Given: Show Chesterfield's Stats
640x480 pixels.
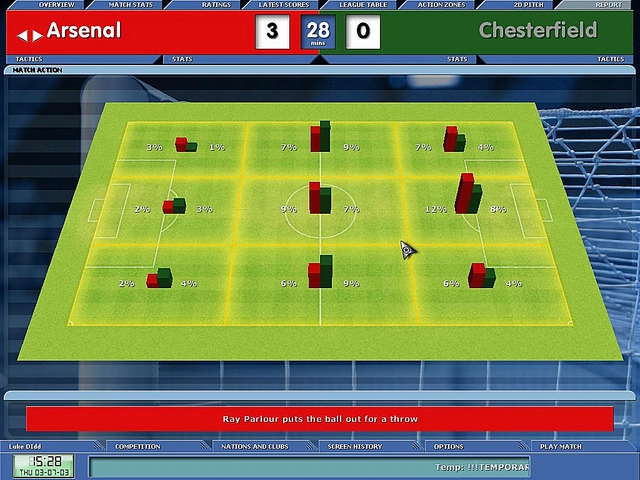Looking at the screenshot, I should click(x=457, y=59).
